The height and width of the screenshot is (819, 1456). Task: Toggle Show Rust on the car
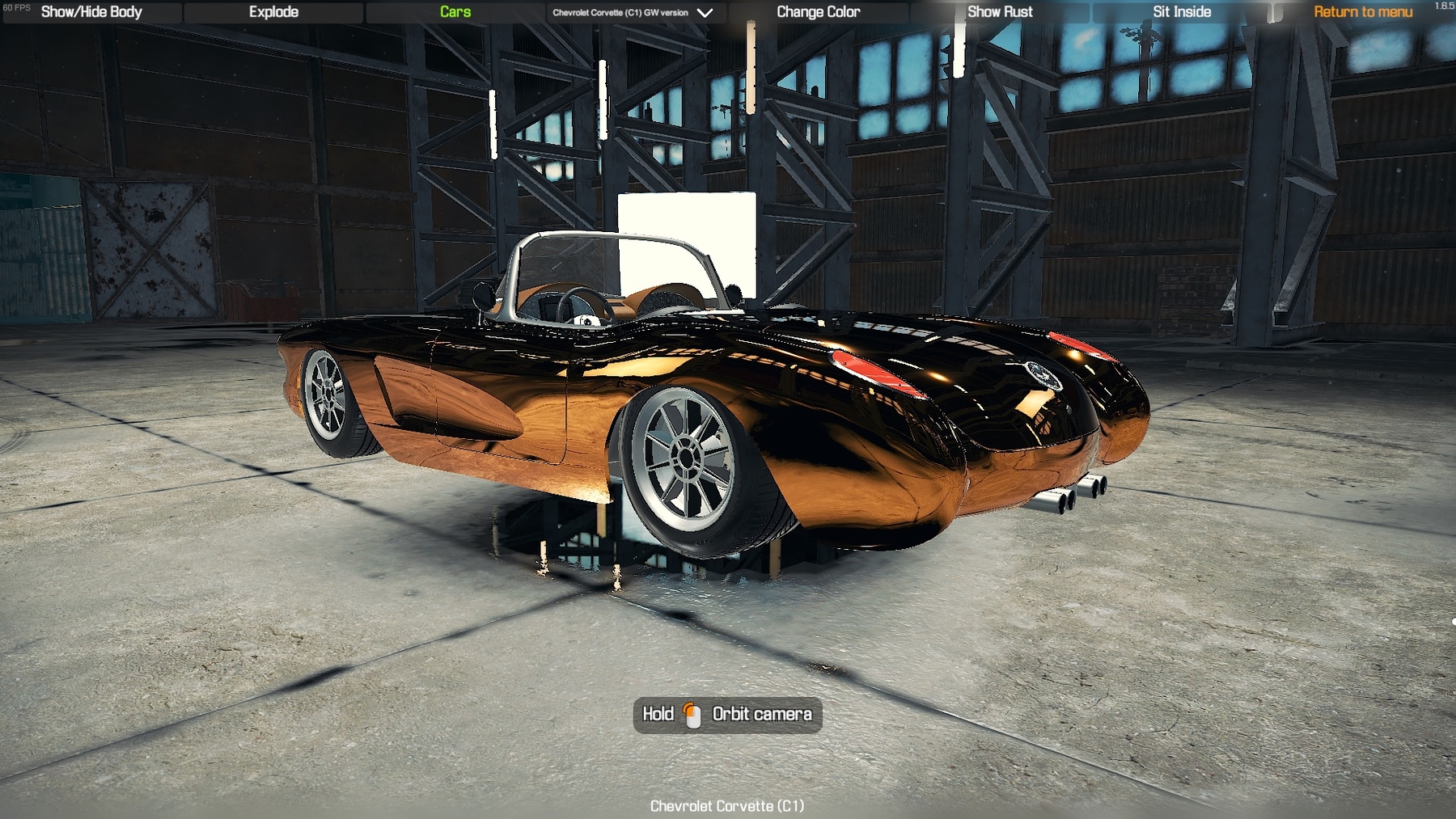[1000, 12]
